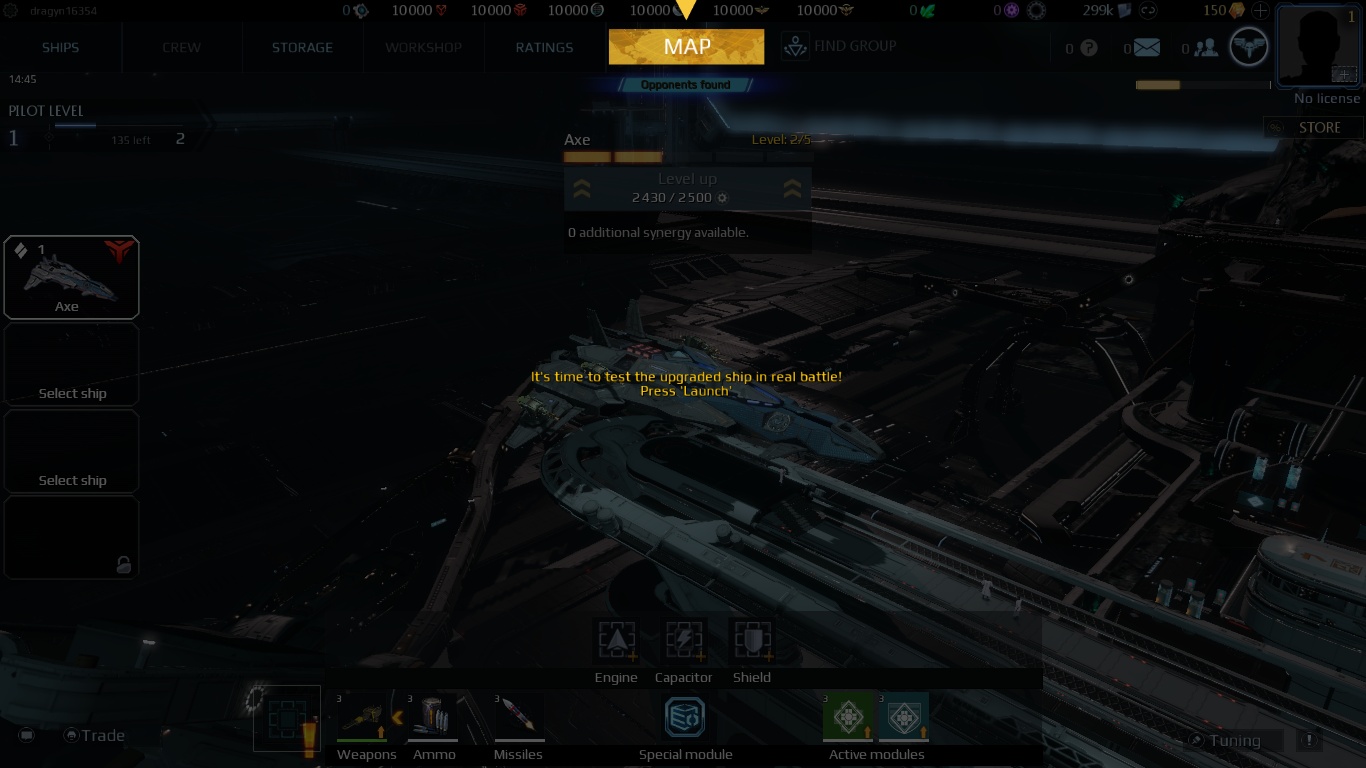Select the Capacitor module slot
Image resolution: width=1366 pixels, height=768 pixels.
click(684, 641)
